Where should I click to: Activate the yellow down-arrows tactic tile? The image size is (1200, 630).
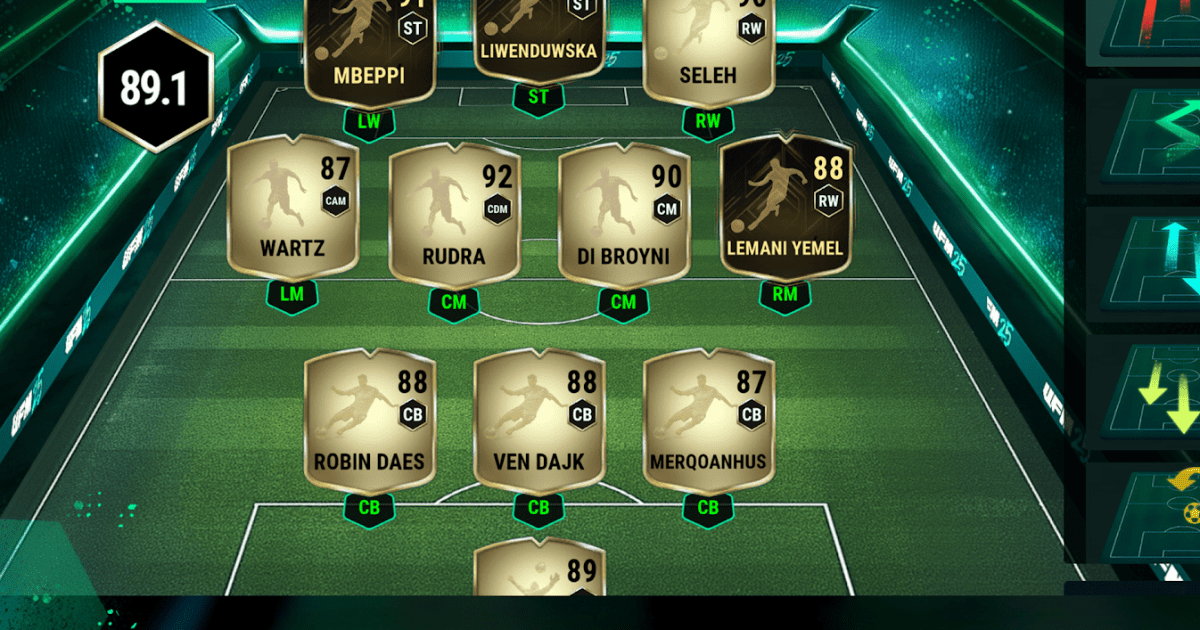[1150, 393]
